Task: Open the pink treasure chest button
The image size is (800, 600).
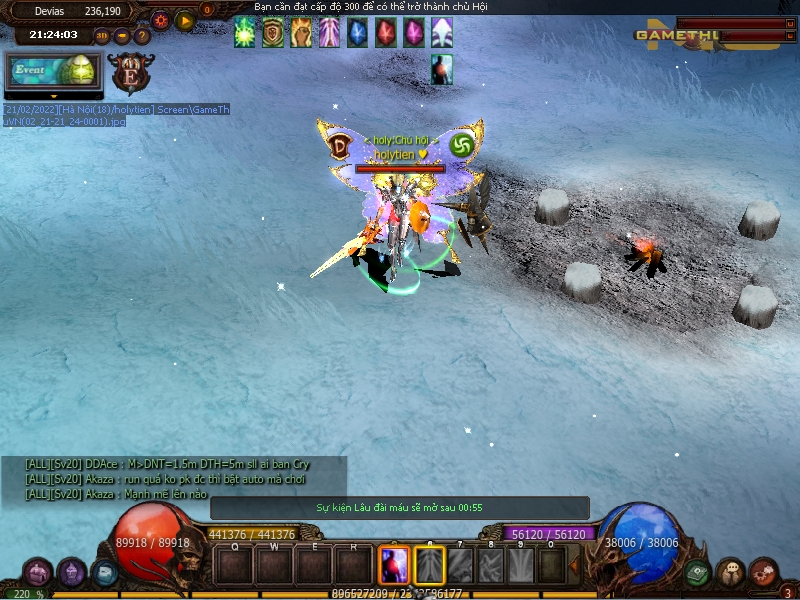Action: click(x=38, y=573)
